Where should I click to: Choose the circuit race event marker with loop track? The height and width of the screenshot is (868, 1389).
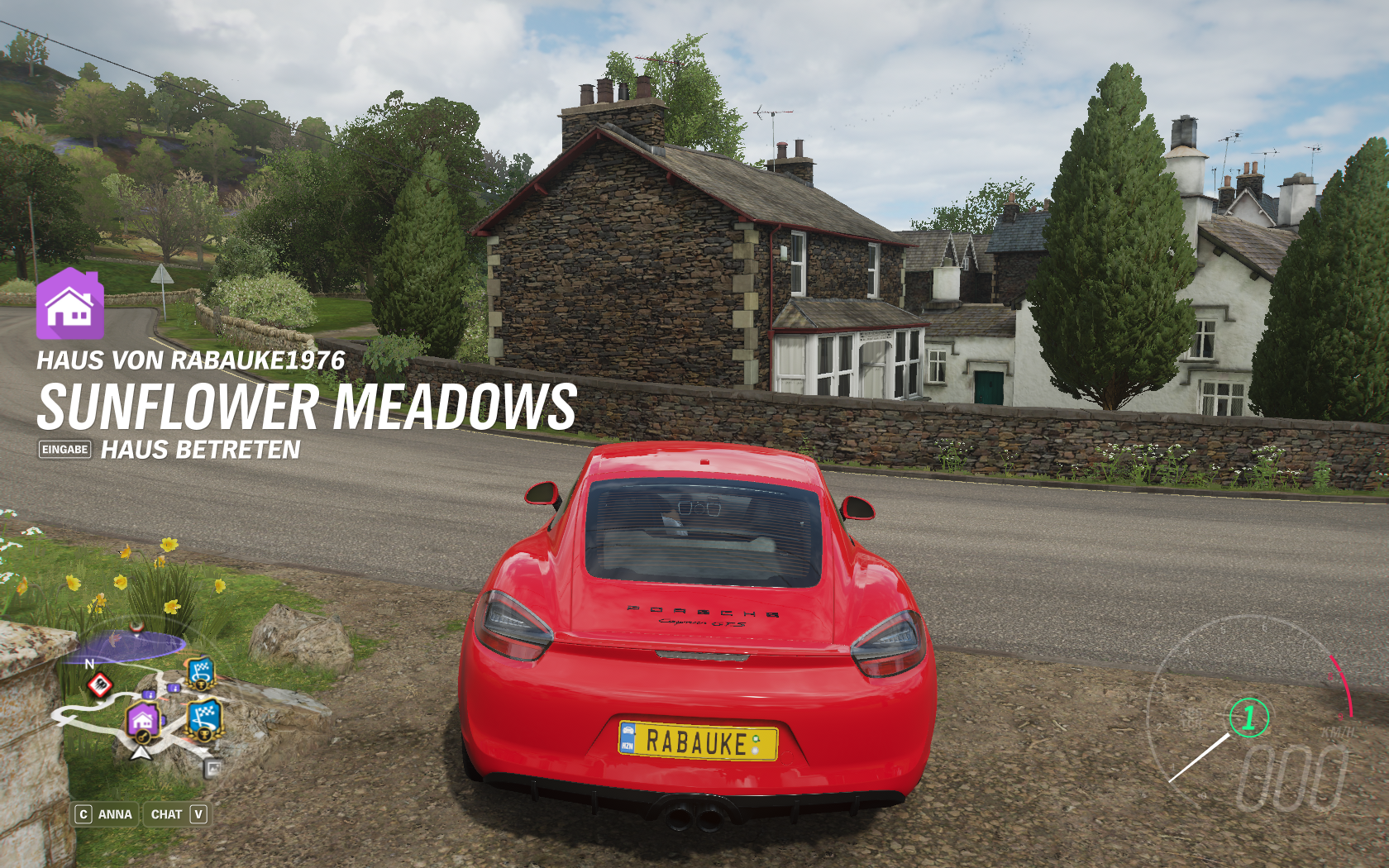200,673
